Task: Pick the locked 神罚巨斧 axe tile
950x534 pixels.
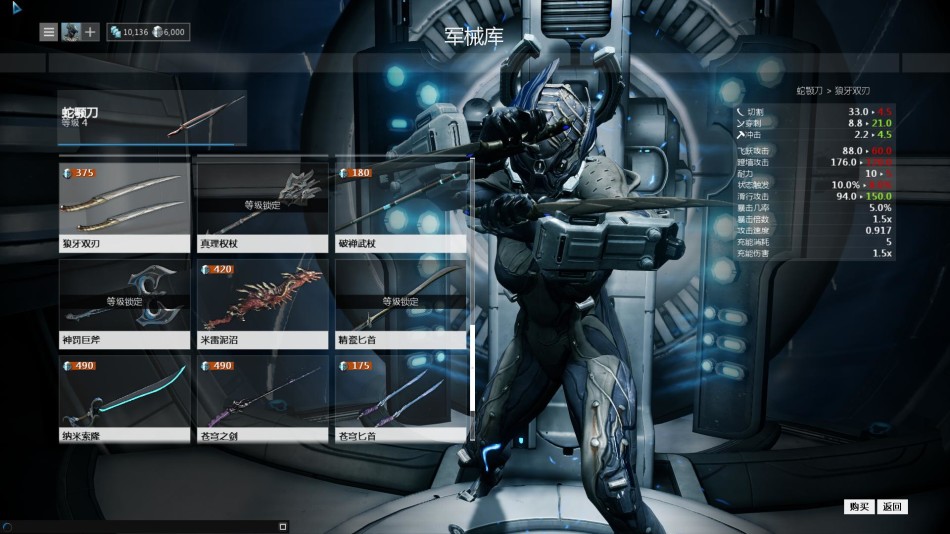Action: [124, 300]
